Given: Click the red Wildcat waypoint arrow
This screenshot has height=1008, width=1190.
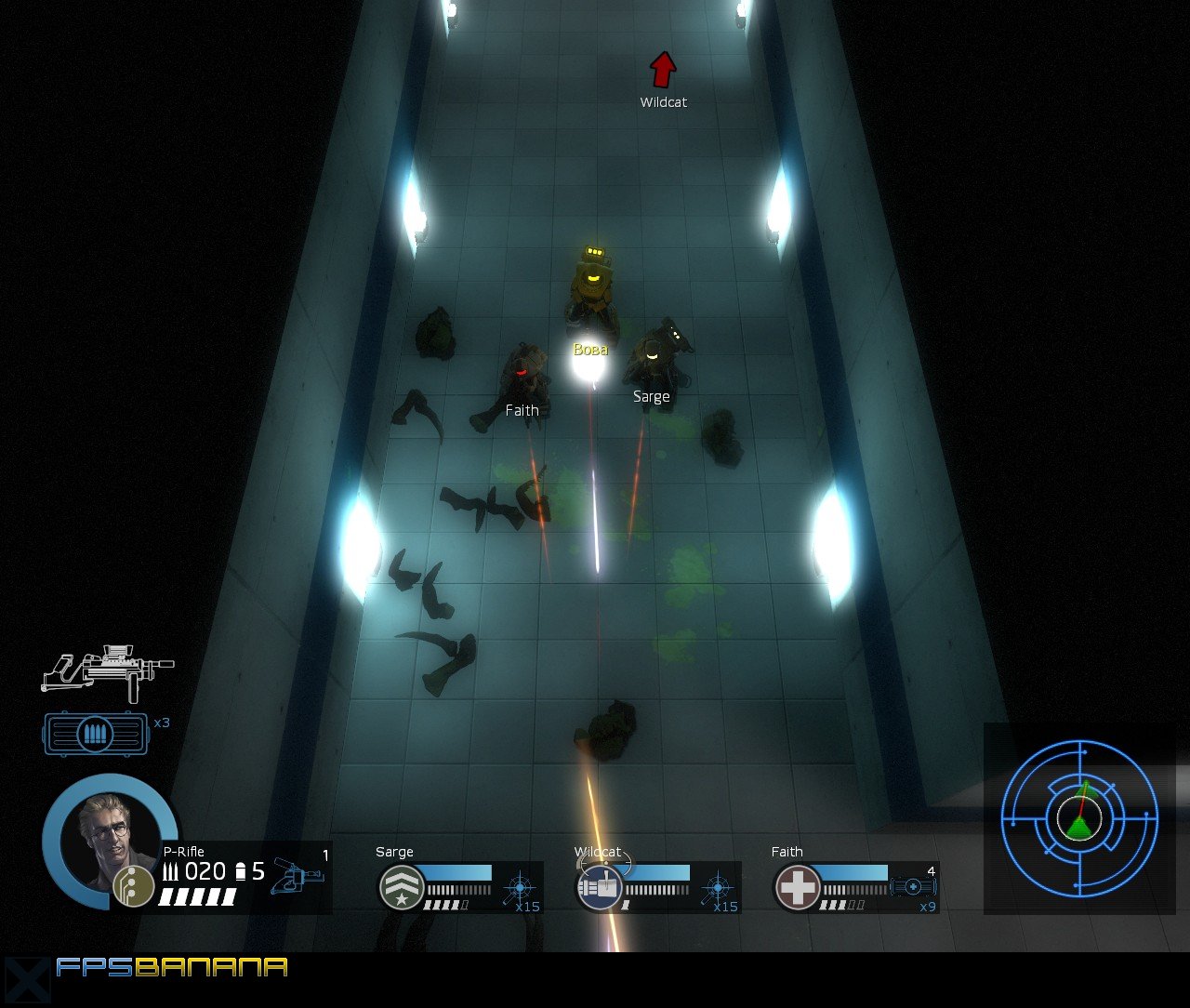Looking at the screenshot, I should point(662,67).
